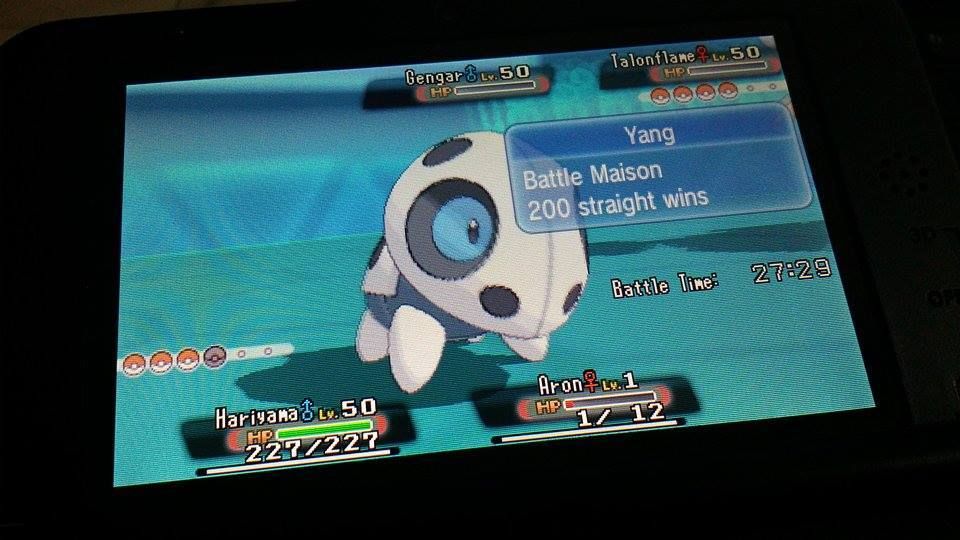Select Hariyama's status panel
This screenshot has width=960, height=540.
click(x=296, y=431)
